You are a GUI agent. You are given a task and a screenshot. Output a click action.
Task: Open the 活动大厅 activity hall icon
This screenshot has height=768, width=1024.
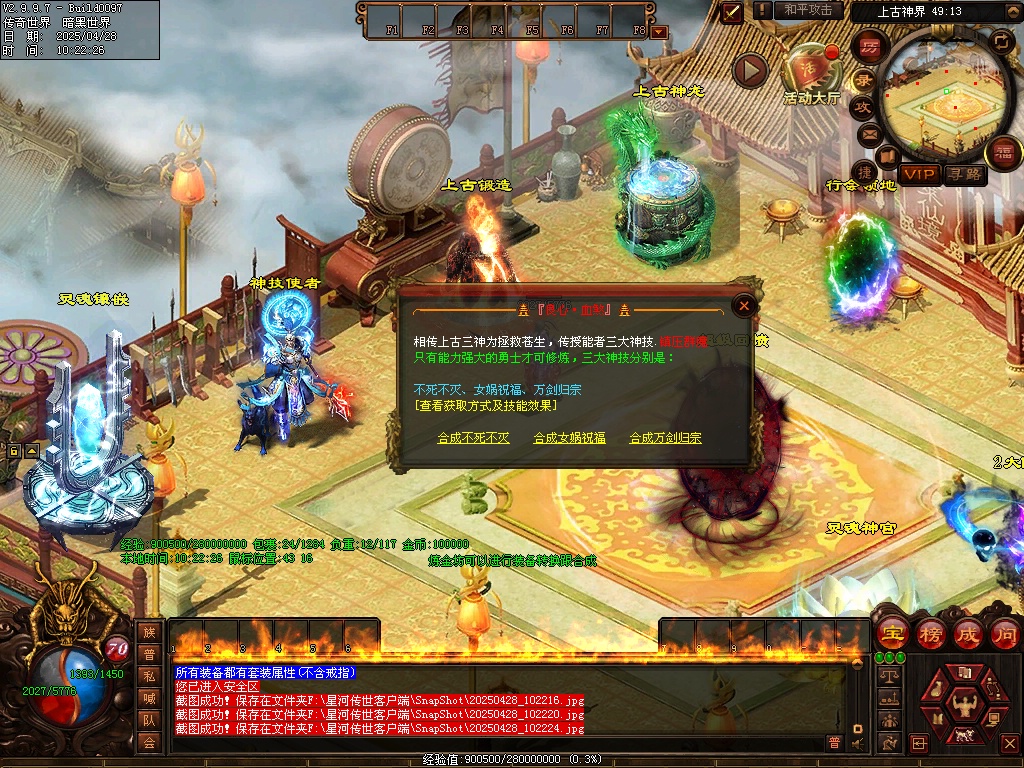(810, 69)
